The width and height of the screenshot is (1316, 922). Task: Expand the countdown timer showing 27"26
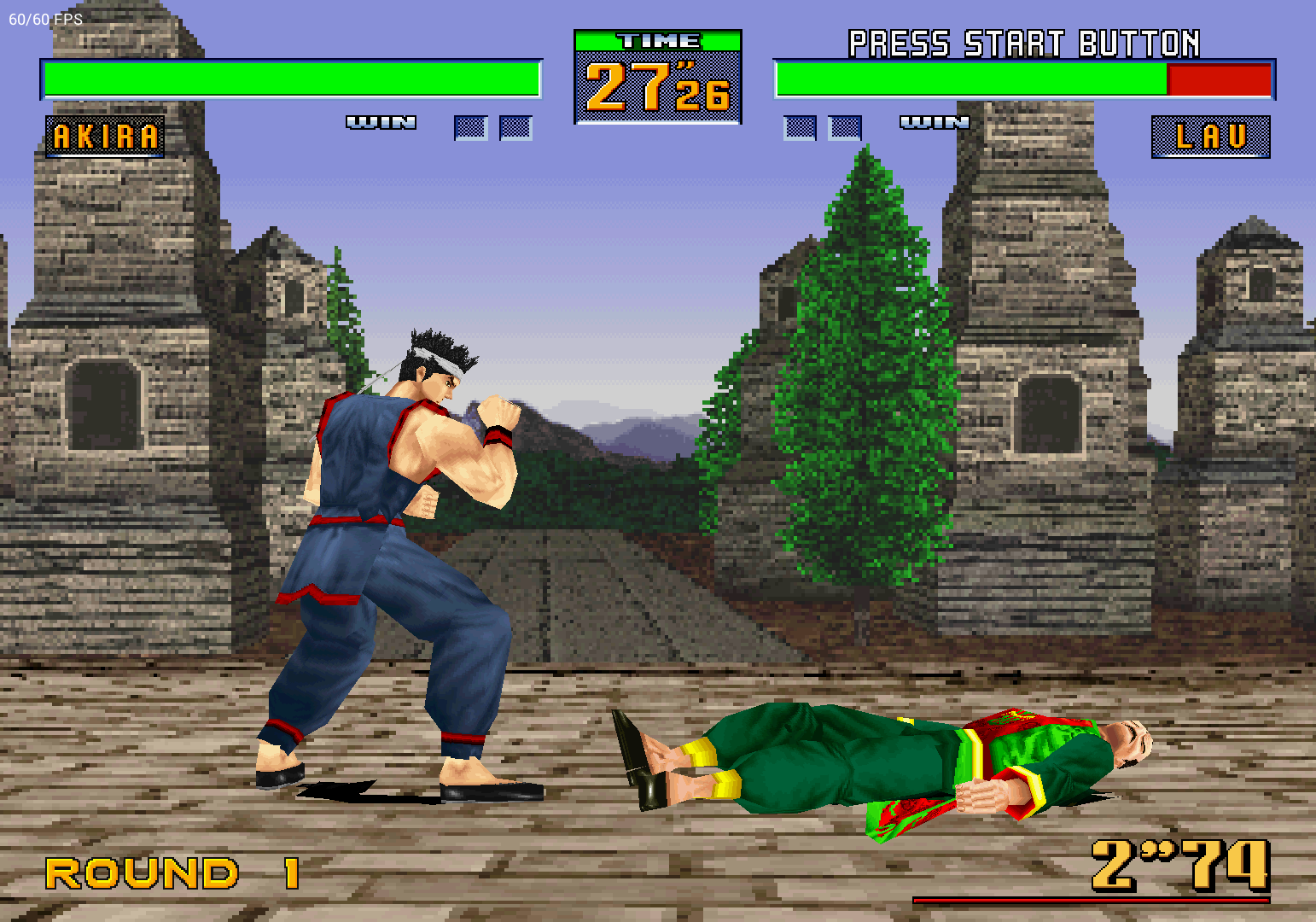[x=657, y=88]
